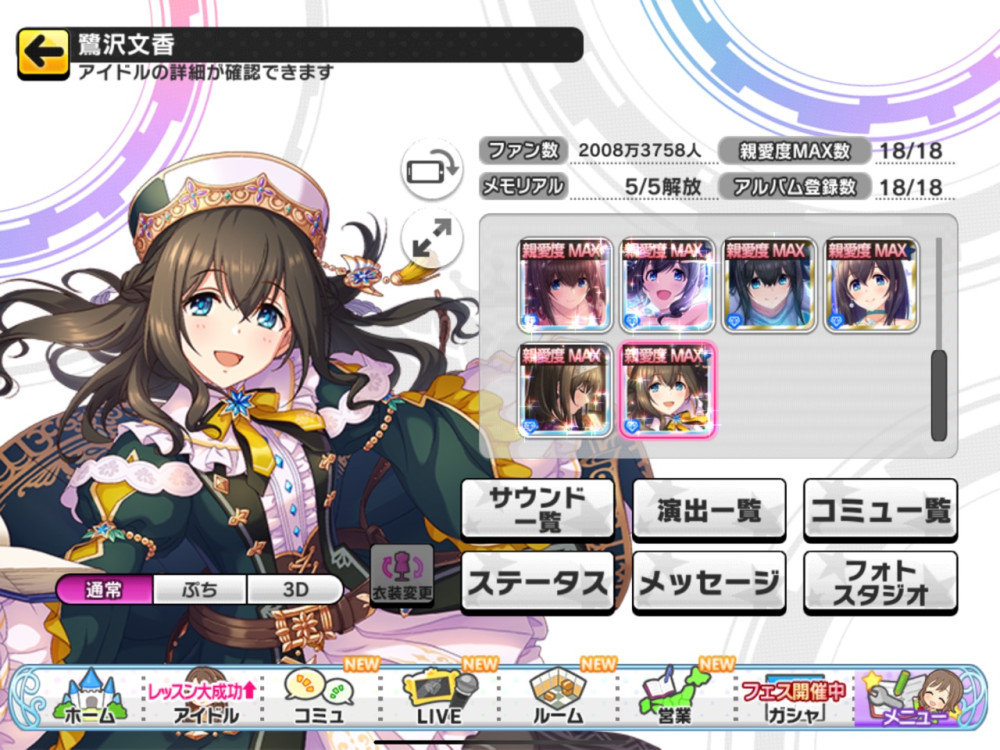Click the card list scrollbar
This screenshot has height=750, width=1000.
point(938,394)
